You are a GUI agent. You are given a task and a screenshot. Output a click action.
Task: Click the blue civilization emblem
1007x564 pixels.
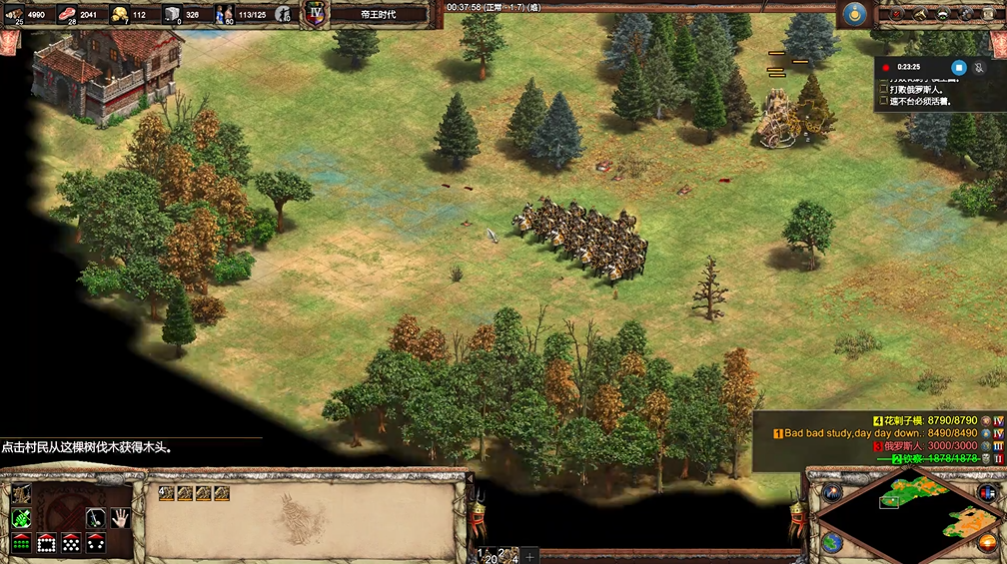(853, 14)
